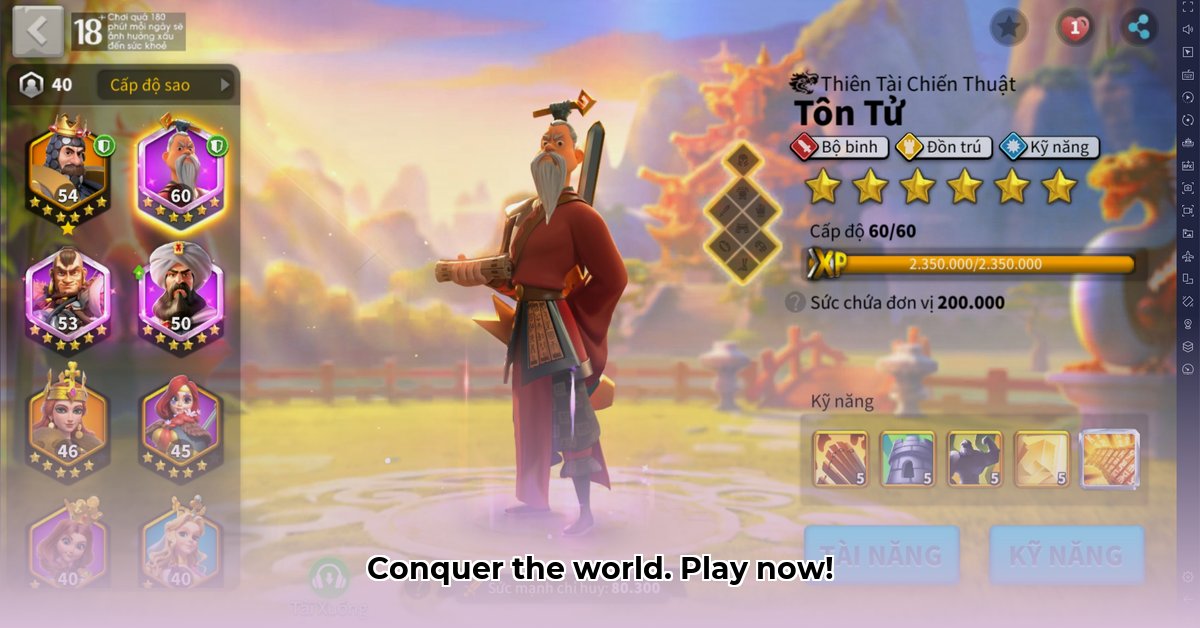View the stone tower skill icon
Image resolution: width=1200 pixels, height=628 pixels.
(907, 459)
